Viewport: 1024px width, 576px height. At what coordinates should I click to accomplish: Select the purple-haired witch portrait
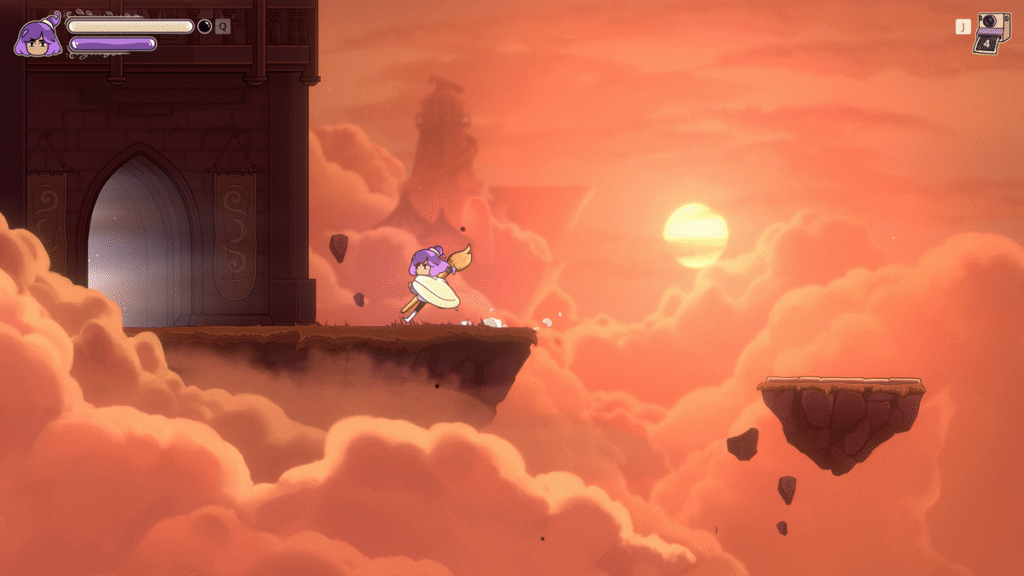click(x=35, y=37)
